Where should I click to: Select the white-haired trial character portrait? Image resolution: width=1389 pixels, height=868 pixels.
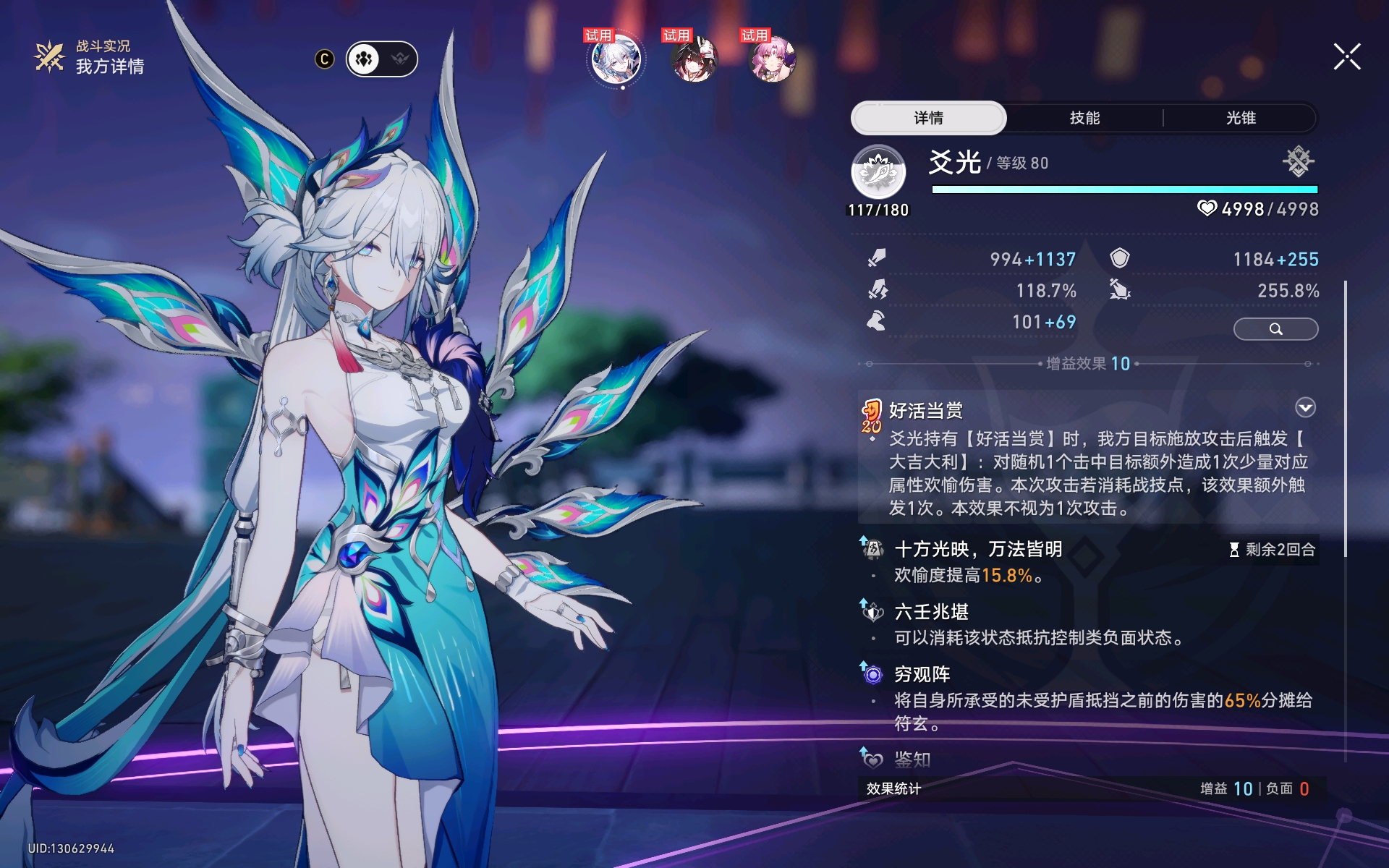(x=616, y=59)
